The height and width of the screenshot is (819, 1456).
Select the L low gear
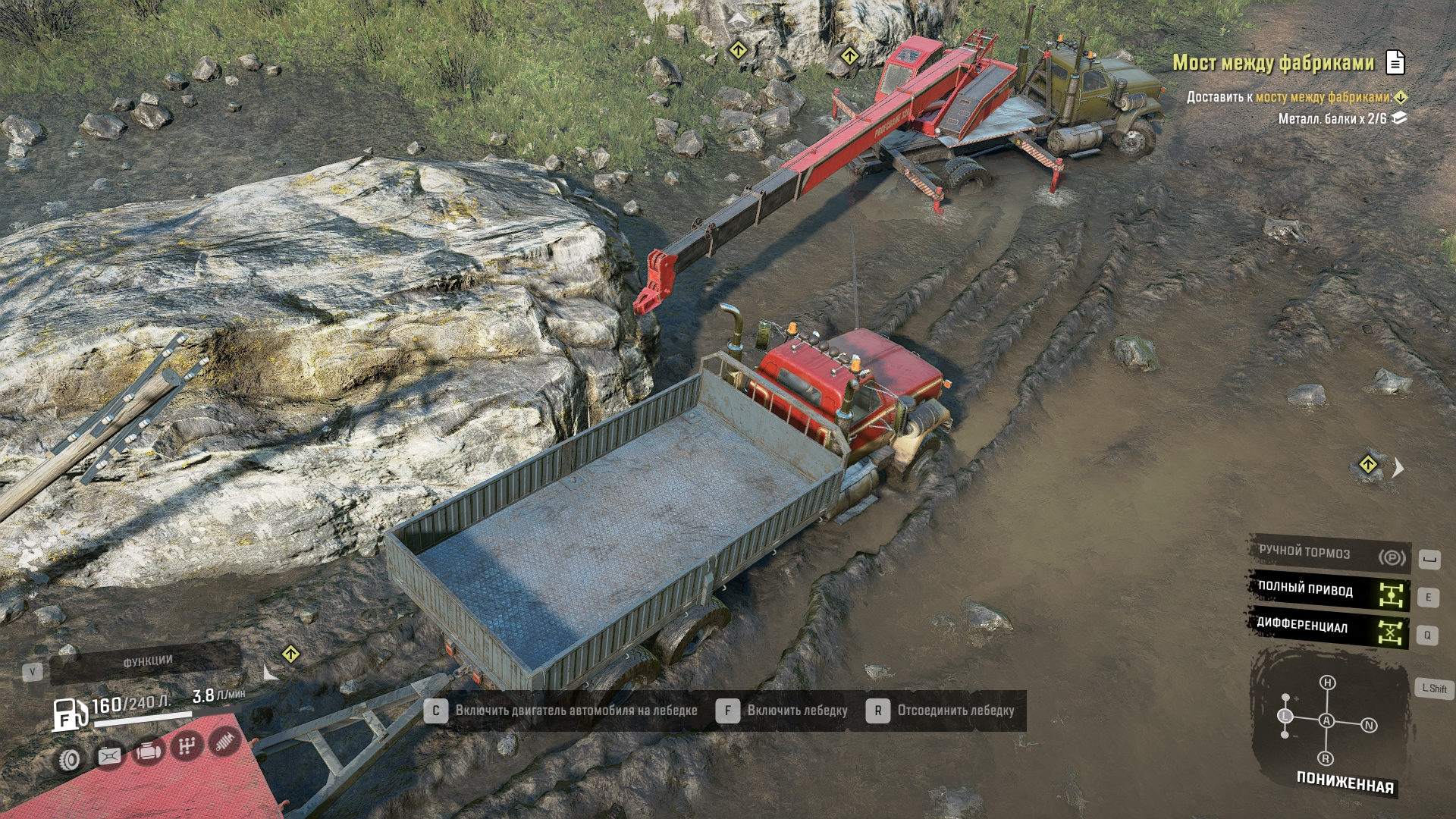pos(1285,716)
